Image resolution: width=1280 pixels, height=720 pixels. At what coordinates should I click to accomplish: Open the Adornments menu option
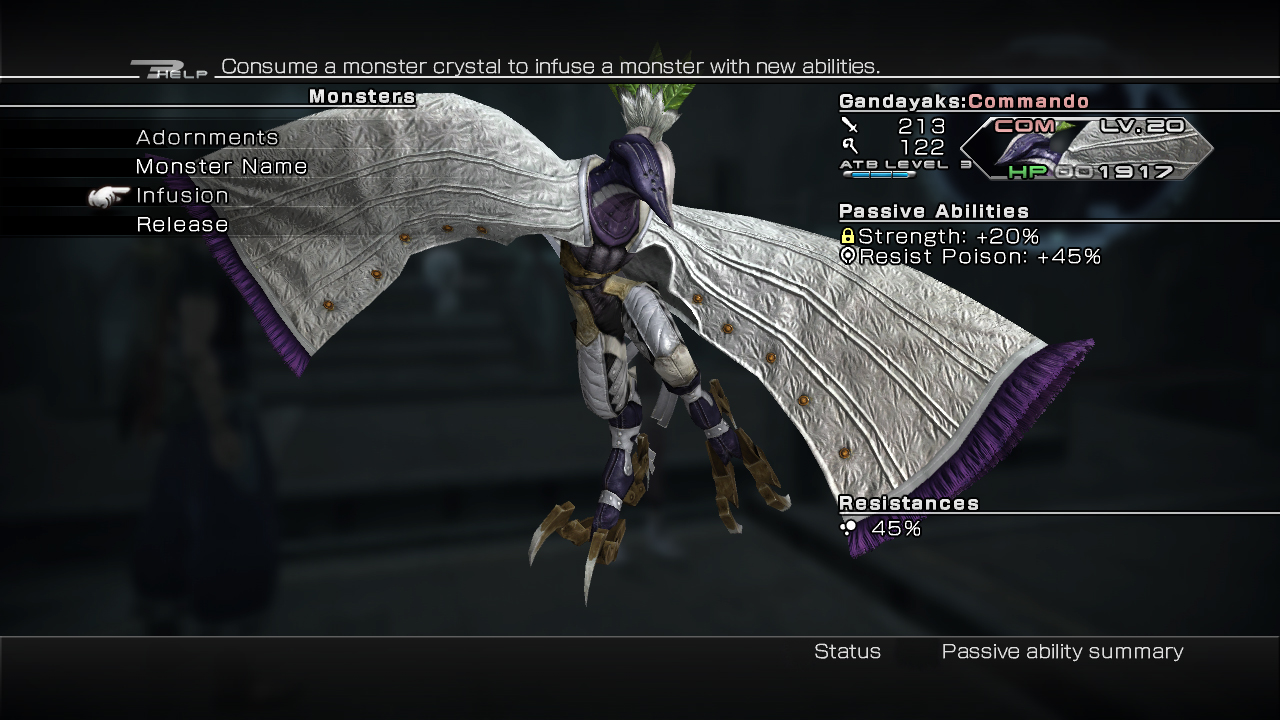point(207,138)
